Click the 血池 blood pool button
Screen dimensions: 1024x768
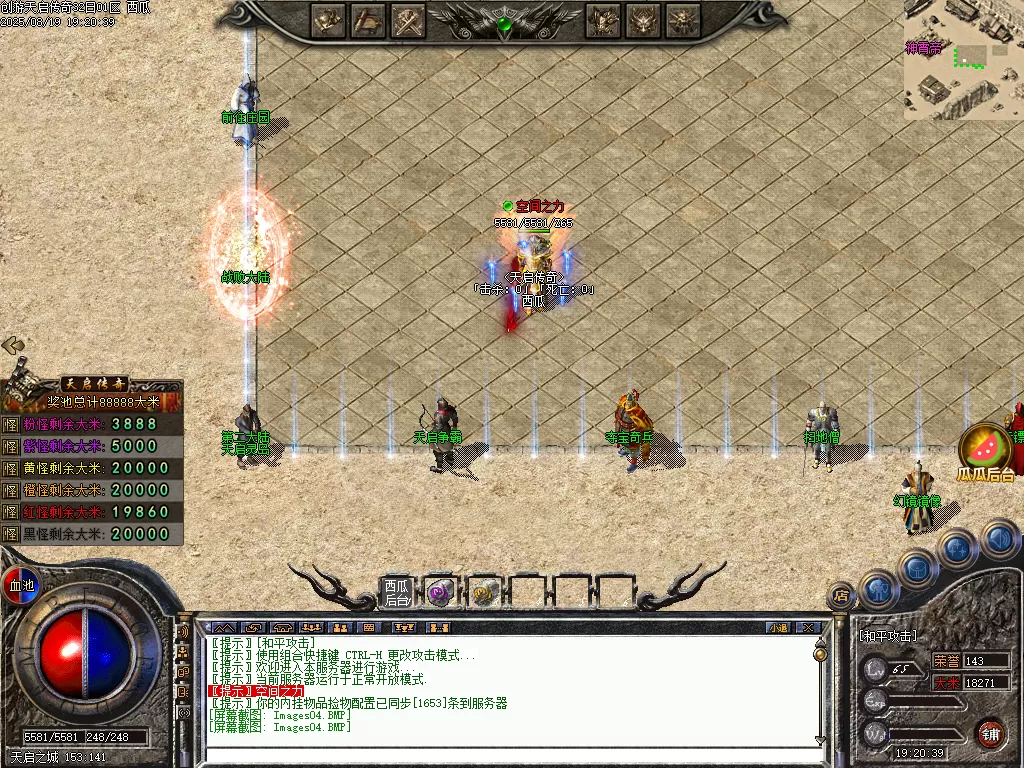pyautogui.click(x=21, y=585)
